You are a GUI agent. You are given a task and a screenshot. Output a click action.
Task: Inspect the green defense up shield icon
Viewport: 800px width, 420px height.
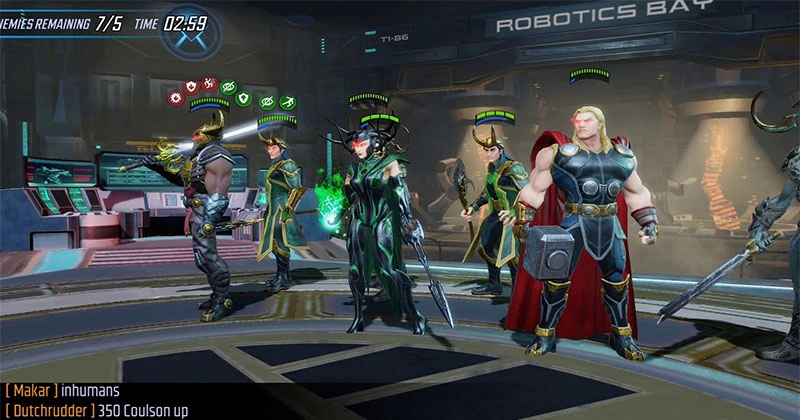click(242, 98)
